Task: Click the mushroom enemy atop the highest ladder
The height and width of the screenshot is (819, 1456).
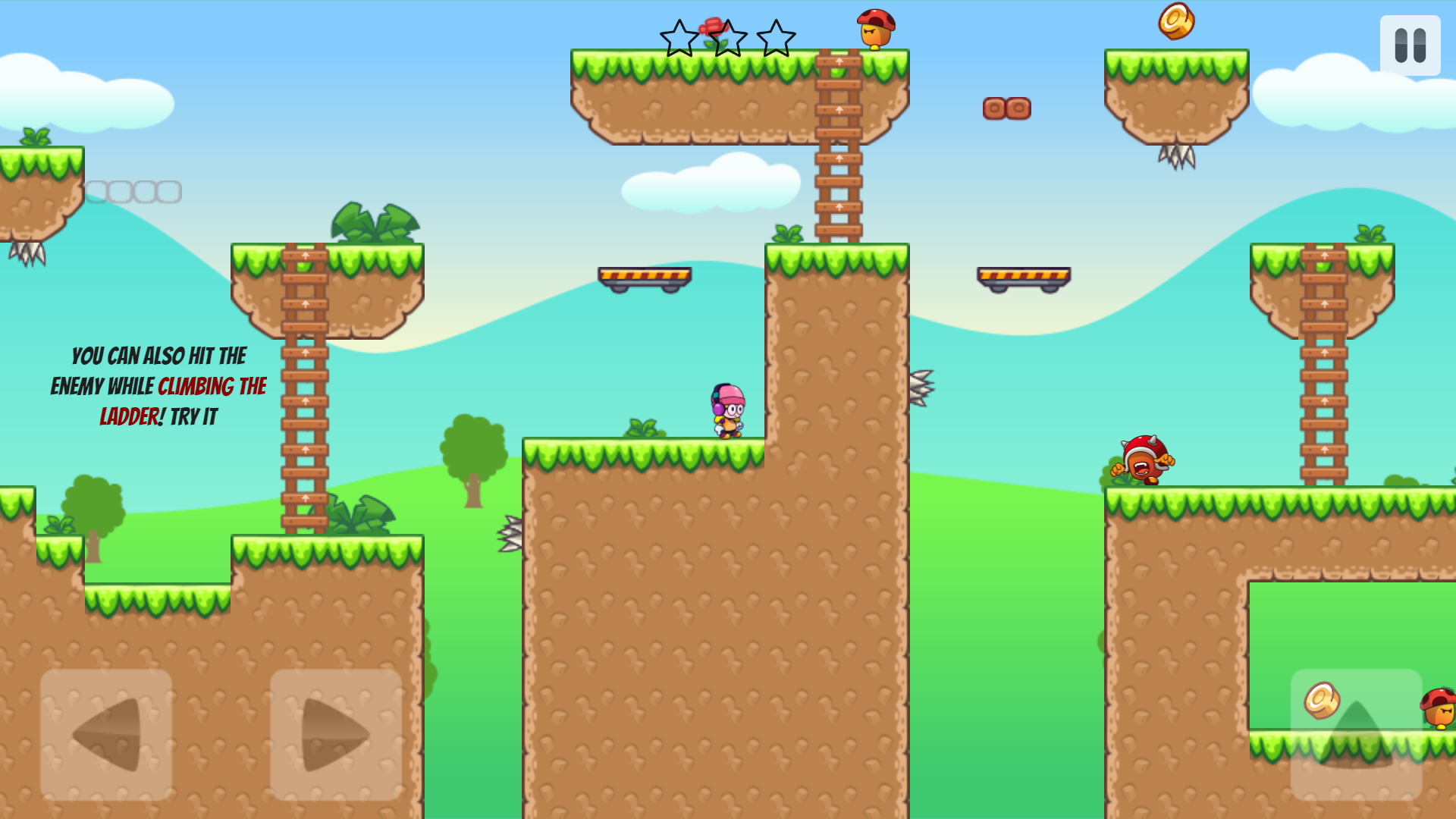Action: point(874,29)
